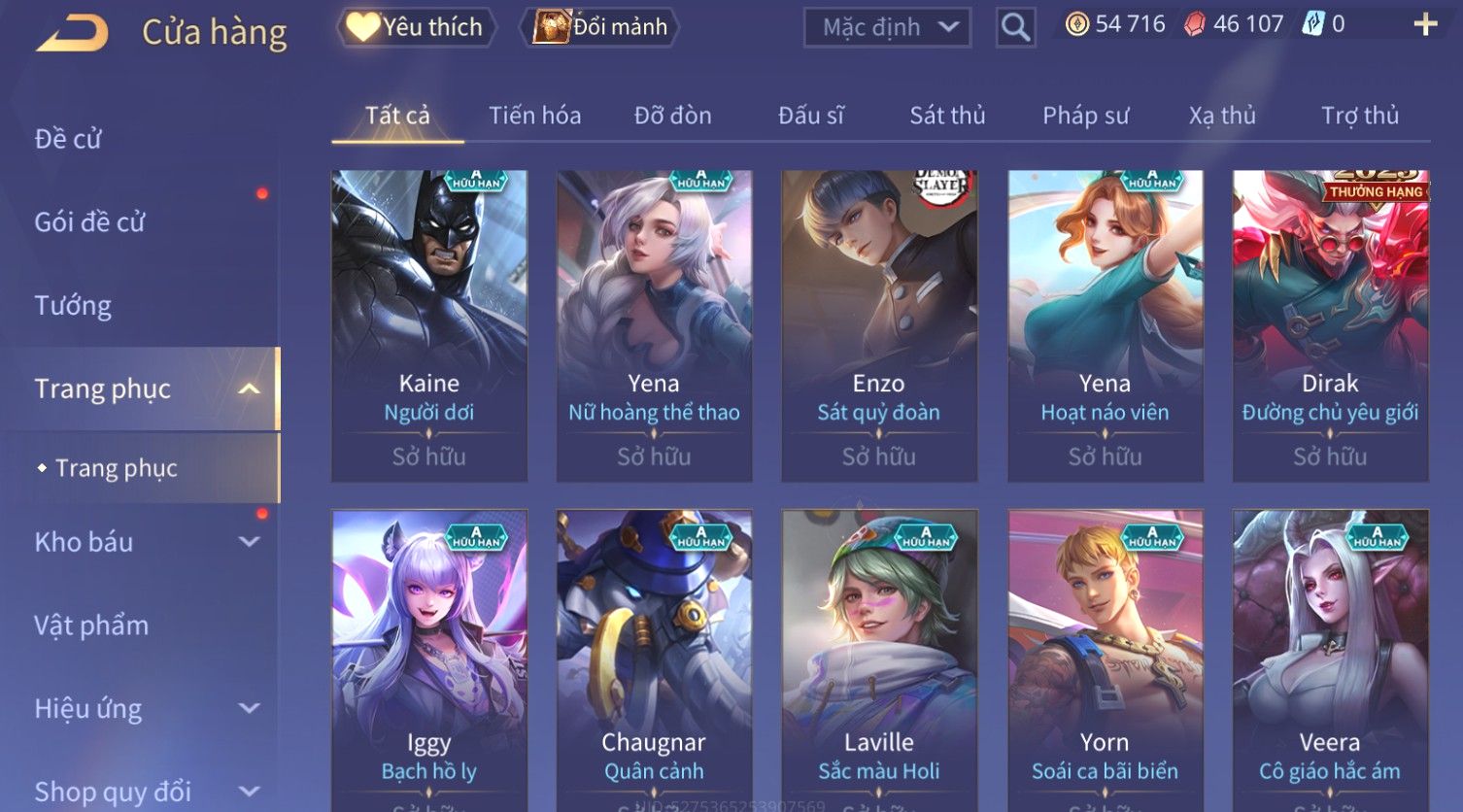
Task: Select Iggy Bạch hồ ly skin card
Action: (x=429, y=660)
